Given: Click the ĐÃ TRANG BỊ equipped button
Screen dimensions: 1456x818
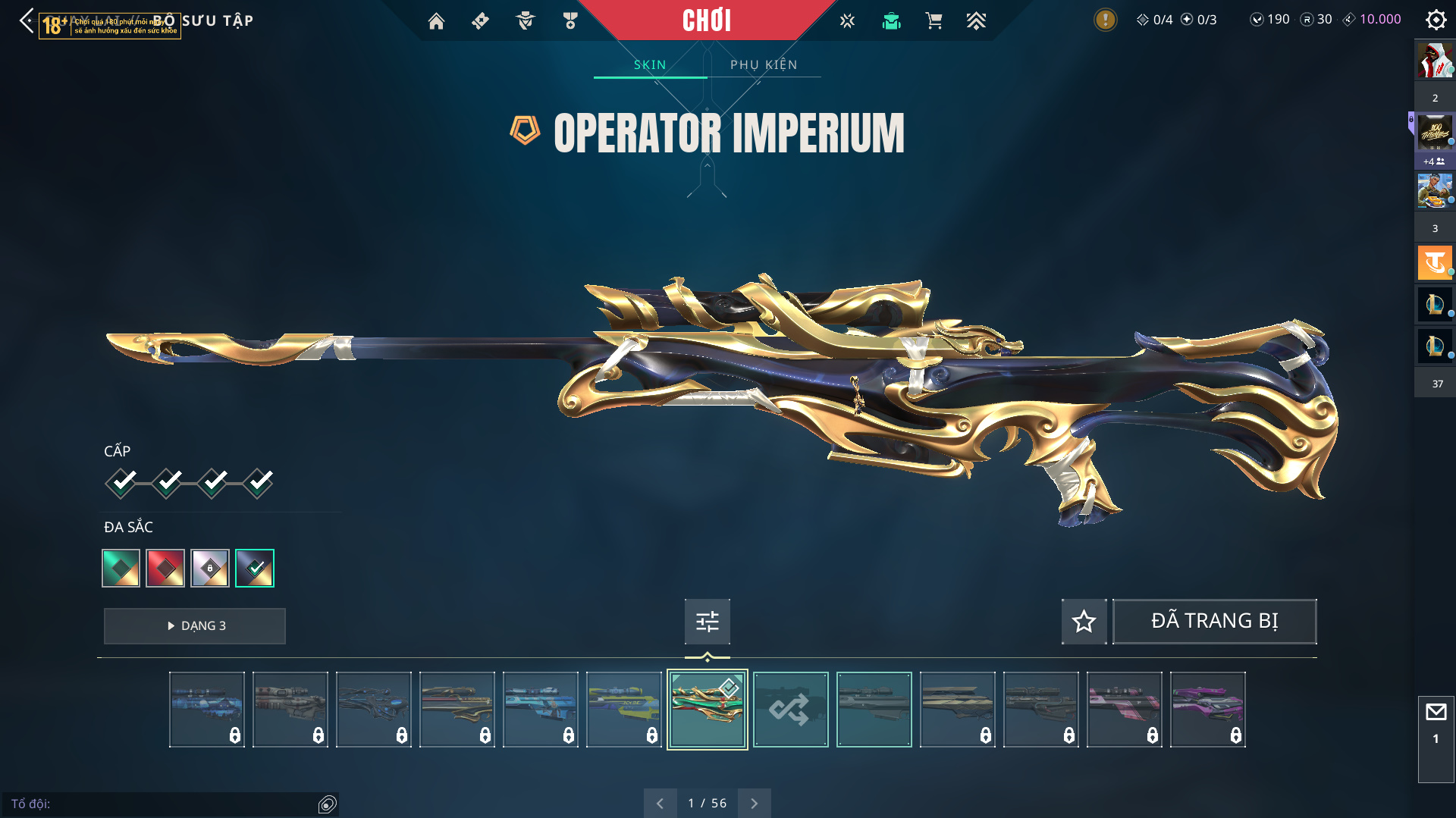Looking at the screenshot, I should (1214, 622).
